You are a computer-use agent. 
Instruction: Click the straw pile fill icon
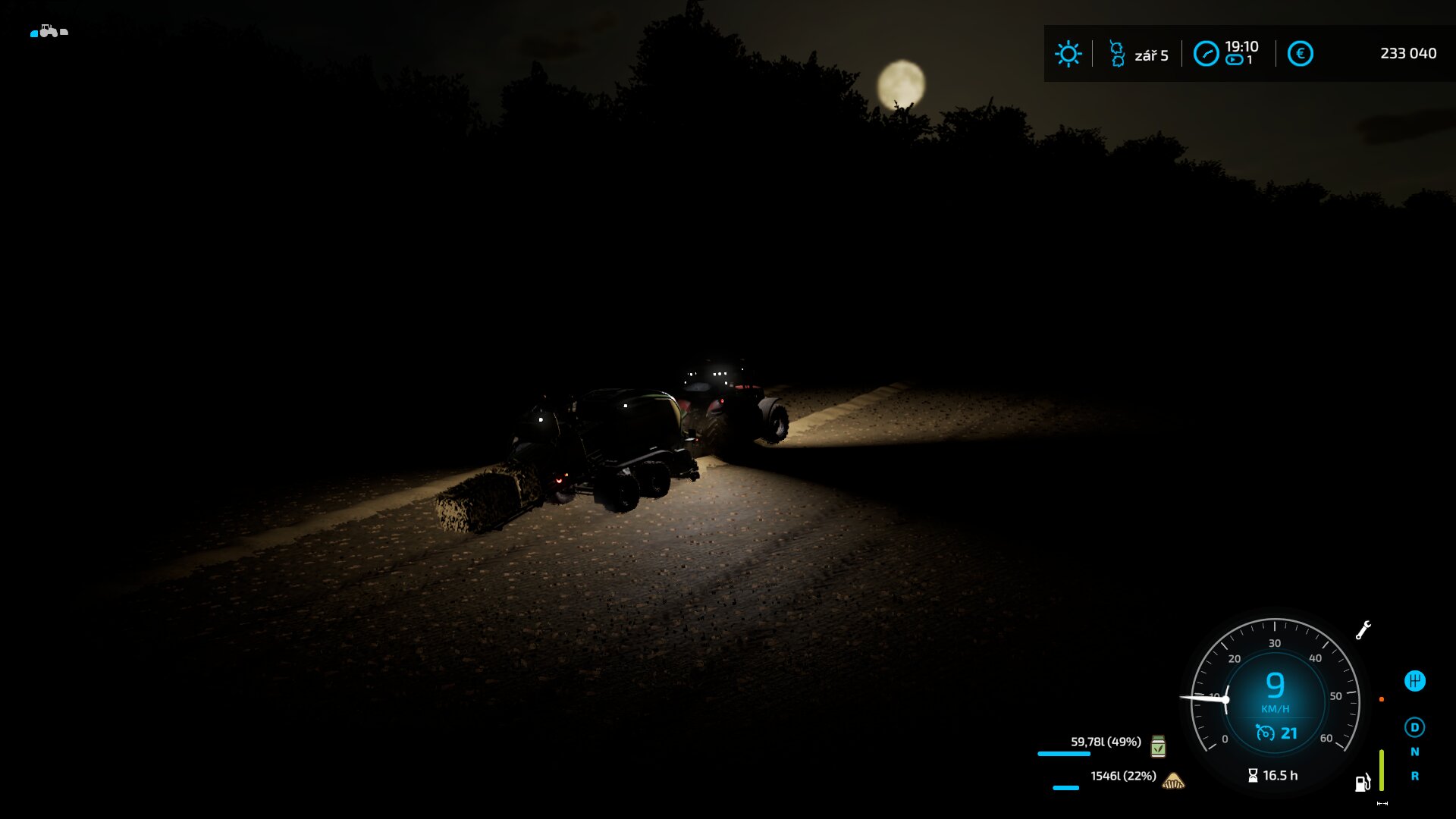coord(1173,780)
